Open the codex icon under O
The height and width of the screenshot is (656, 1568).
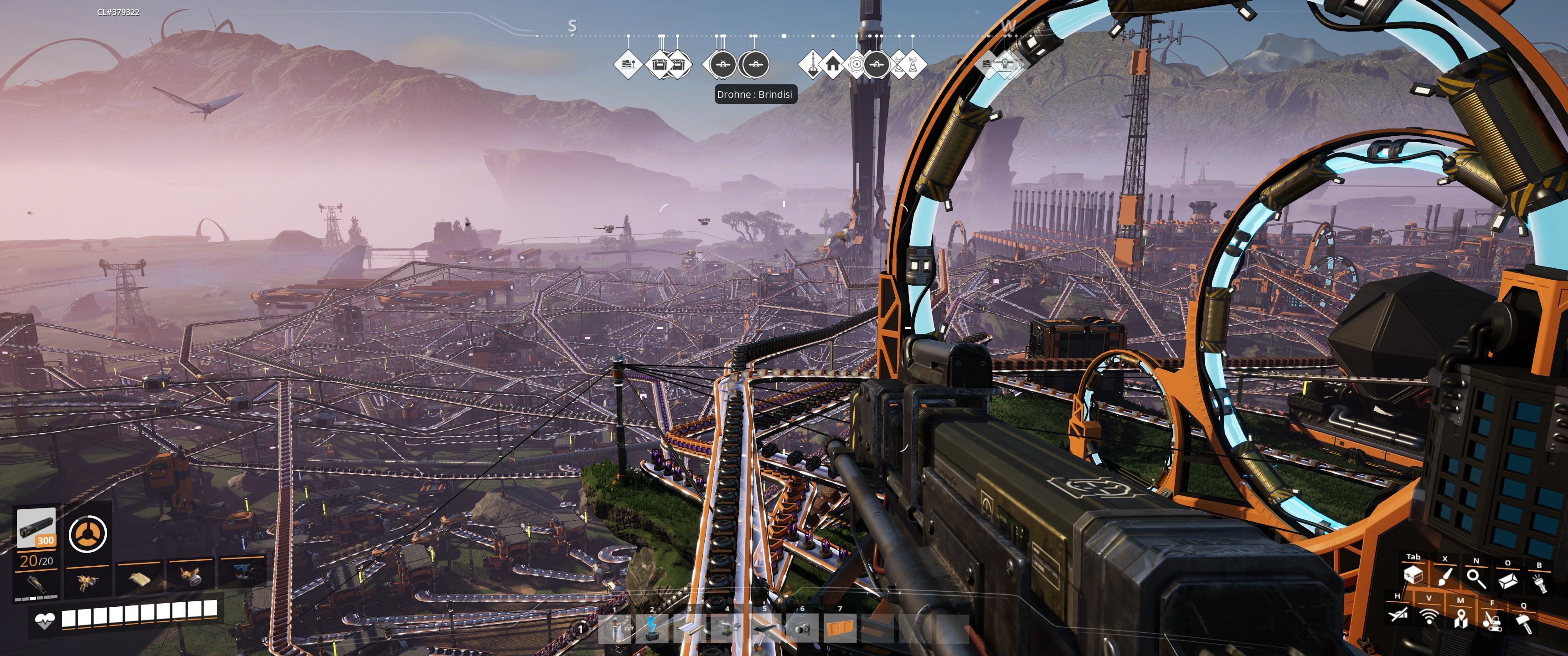[1508, 580]
